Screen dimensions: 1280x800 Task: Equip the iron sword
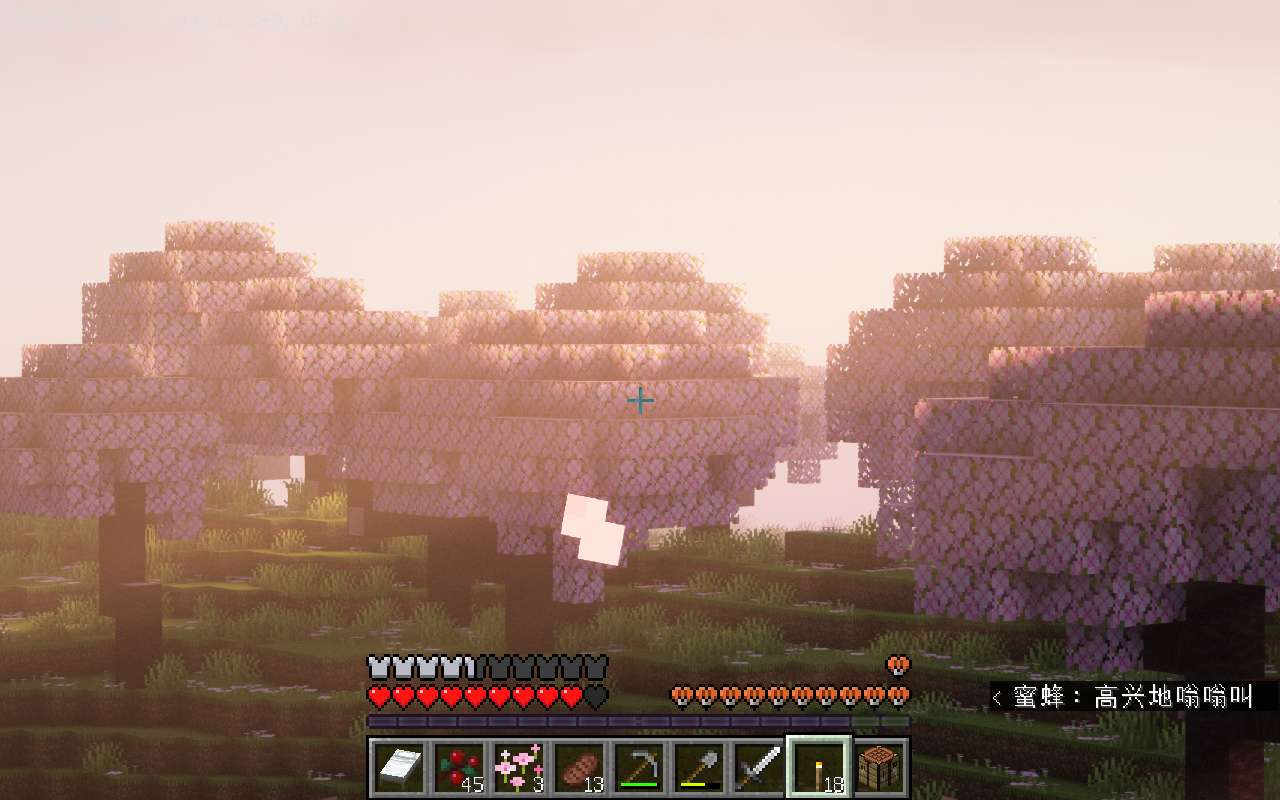(759, 768)
